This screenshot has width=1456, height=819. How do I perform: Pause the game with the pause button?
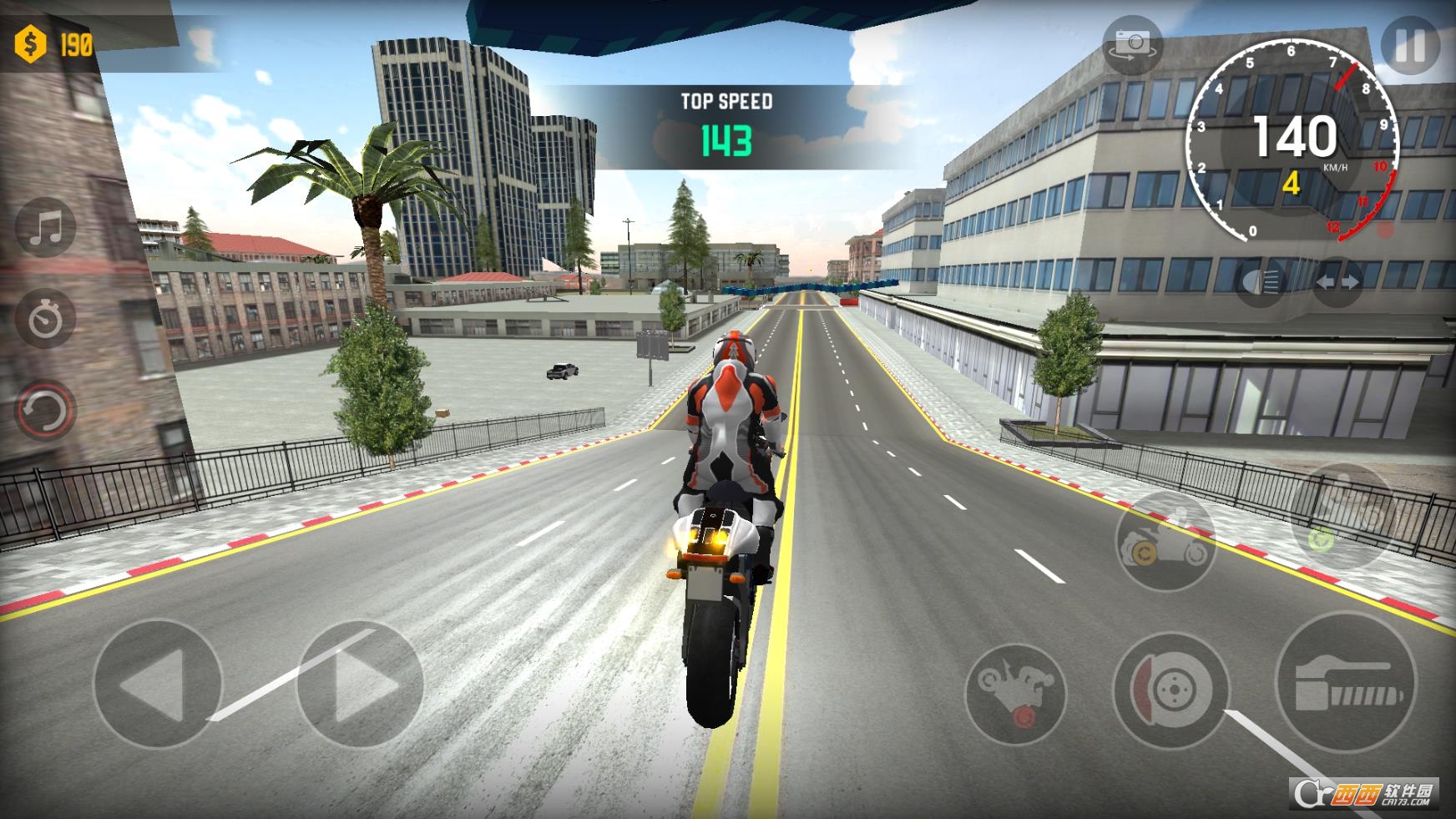1410,46
